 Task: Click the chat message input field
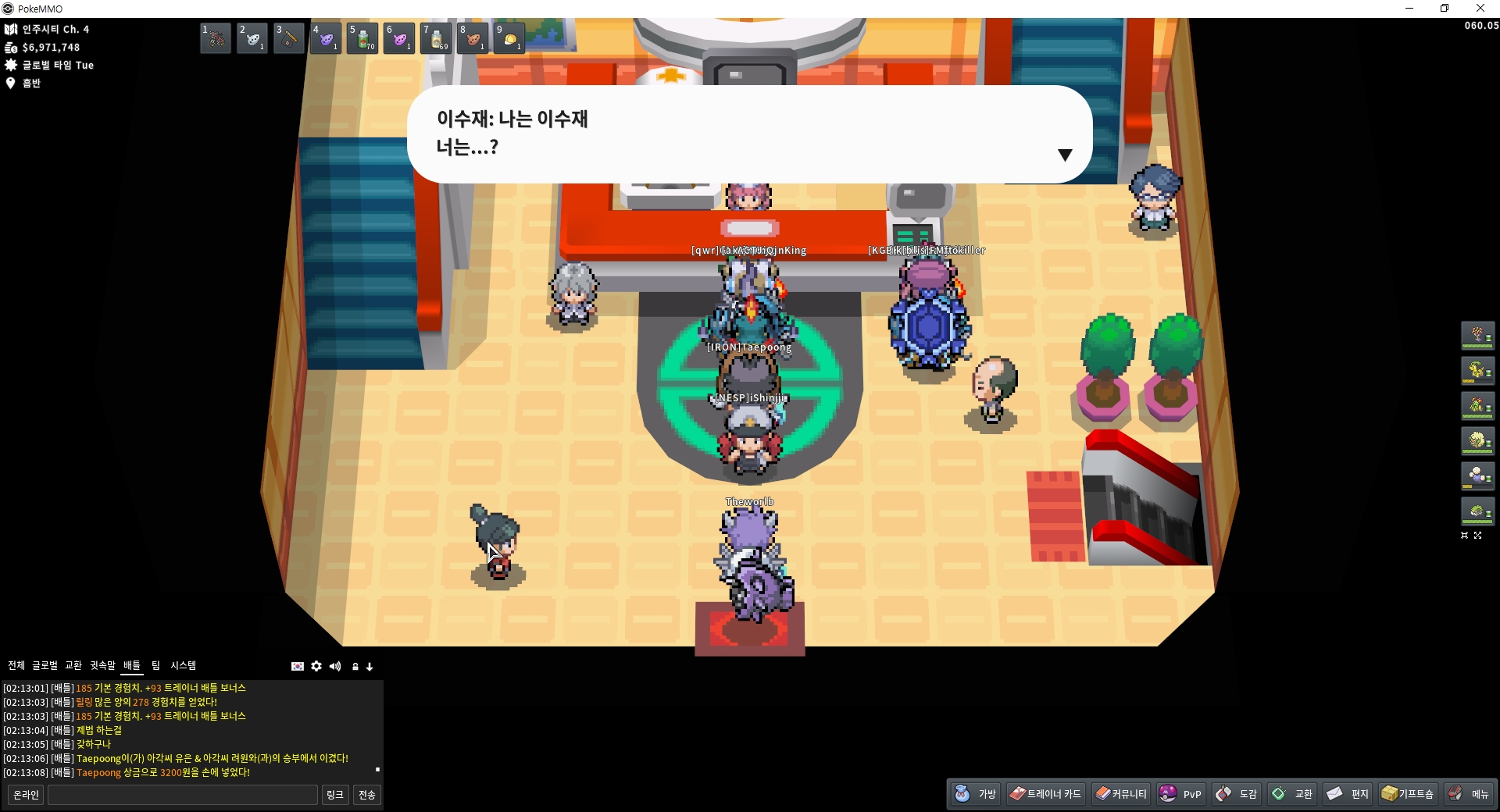point(183,795)
